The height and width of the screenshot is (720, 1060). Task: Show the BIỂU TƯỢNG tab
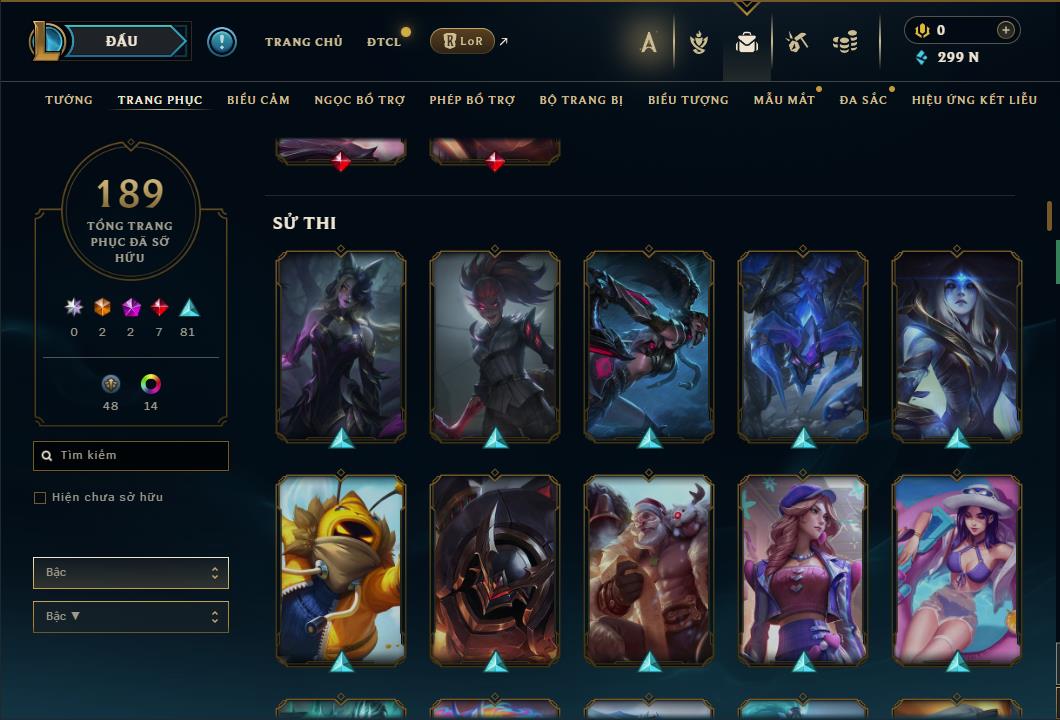(x=688, y=100)
